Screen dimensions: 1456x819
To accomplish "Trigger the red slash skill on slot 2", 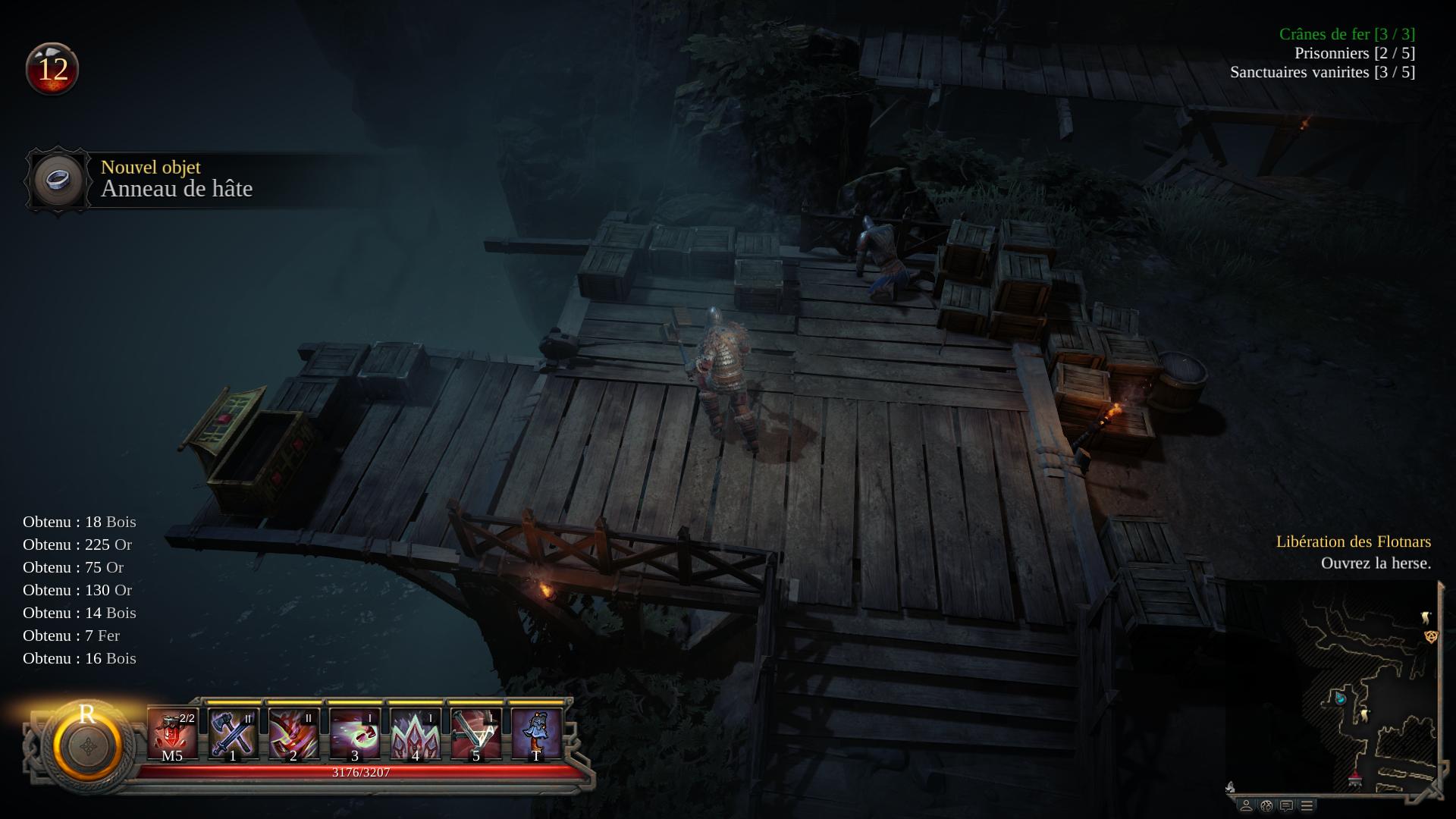I will pos(293,733).
